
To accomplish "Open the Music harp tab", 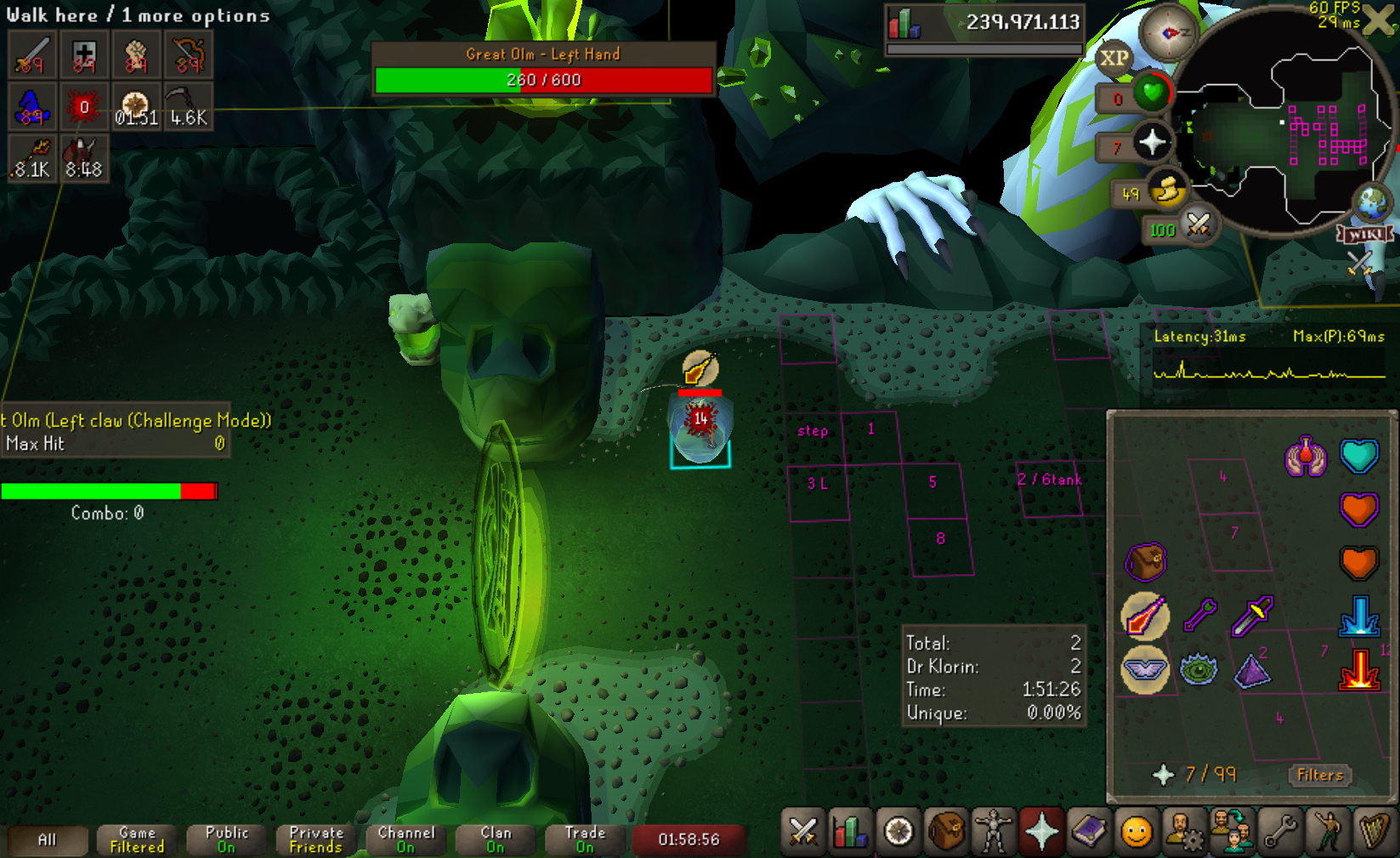I will 1374,832.
